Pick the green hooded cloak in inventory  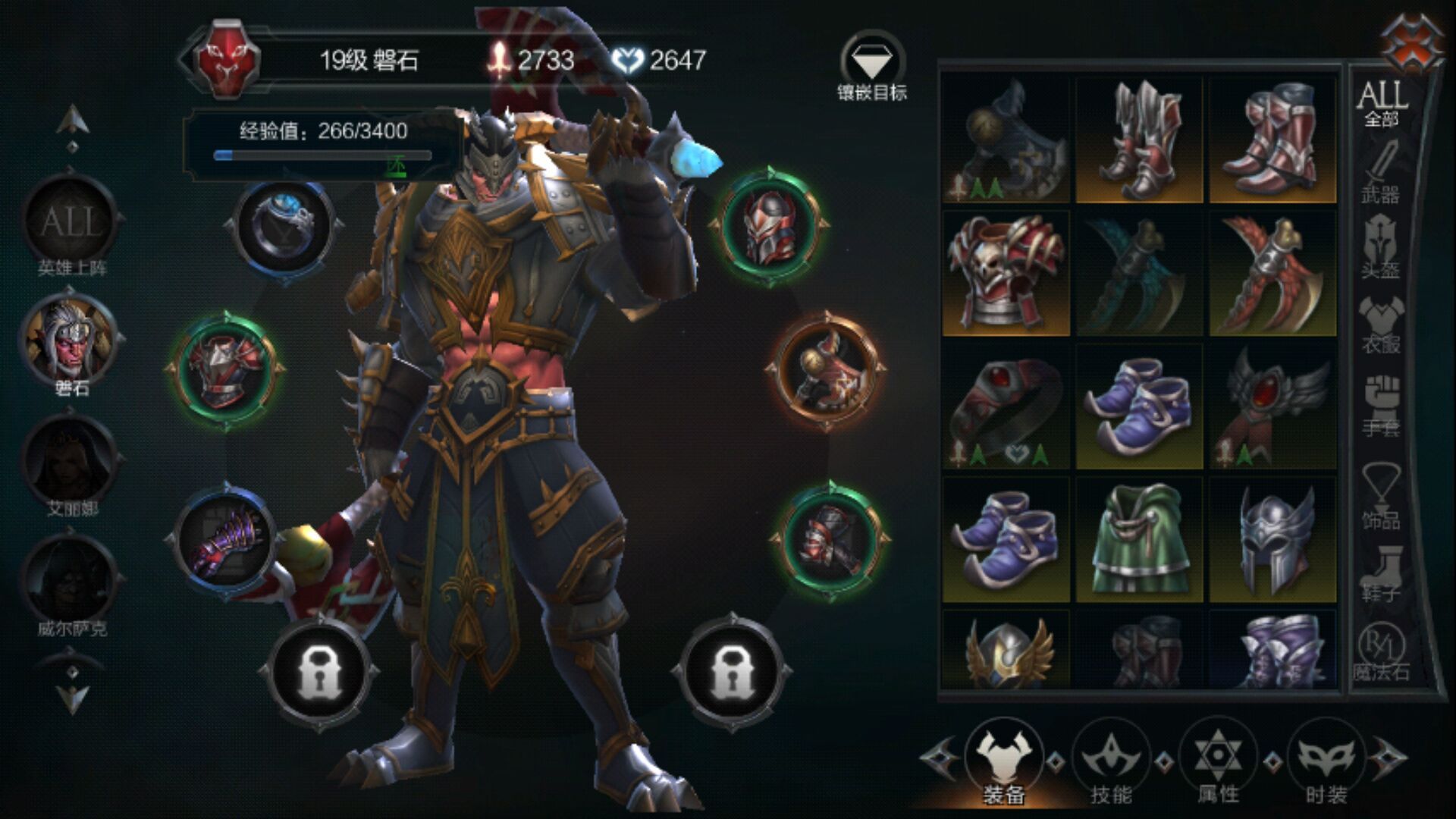(x=1139, y=540)
